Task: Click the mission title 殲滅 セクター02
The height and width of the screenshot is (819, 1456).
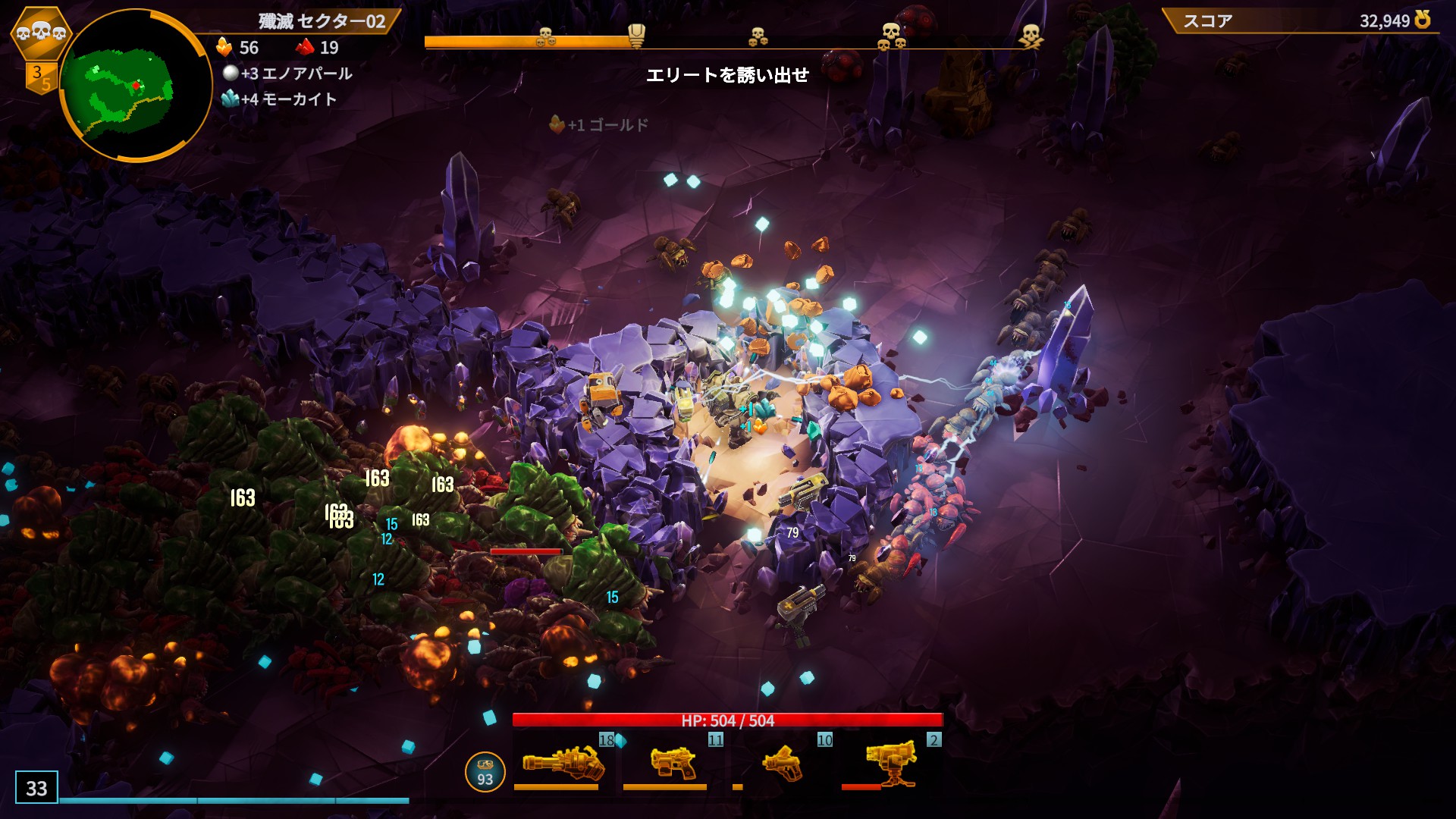Action: pyautogui.click(x=322, y=21)
